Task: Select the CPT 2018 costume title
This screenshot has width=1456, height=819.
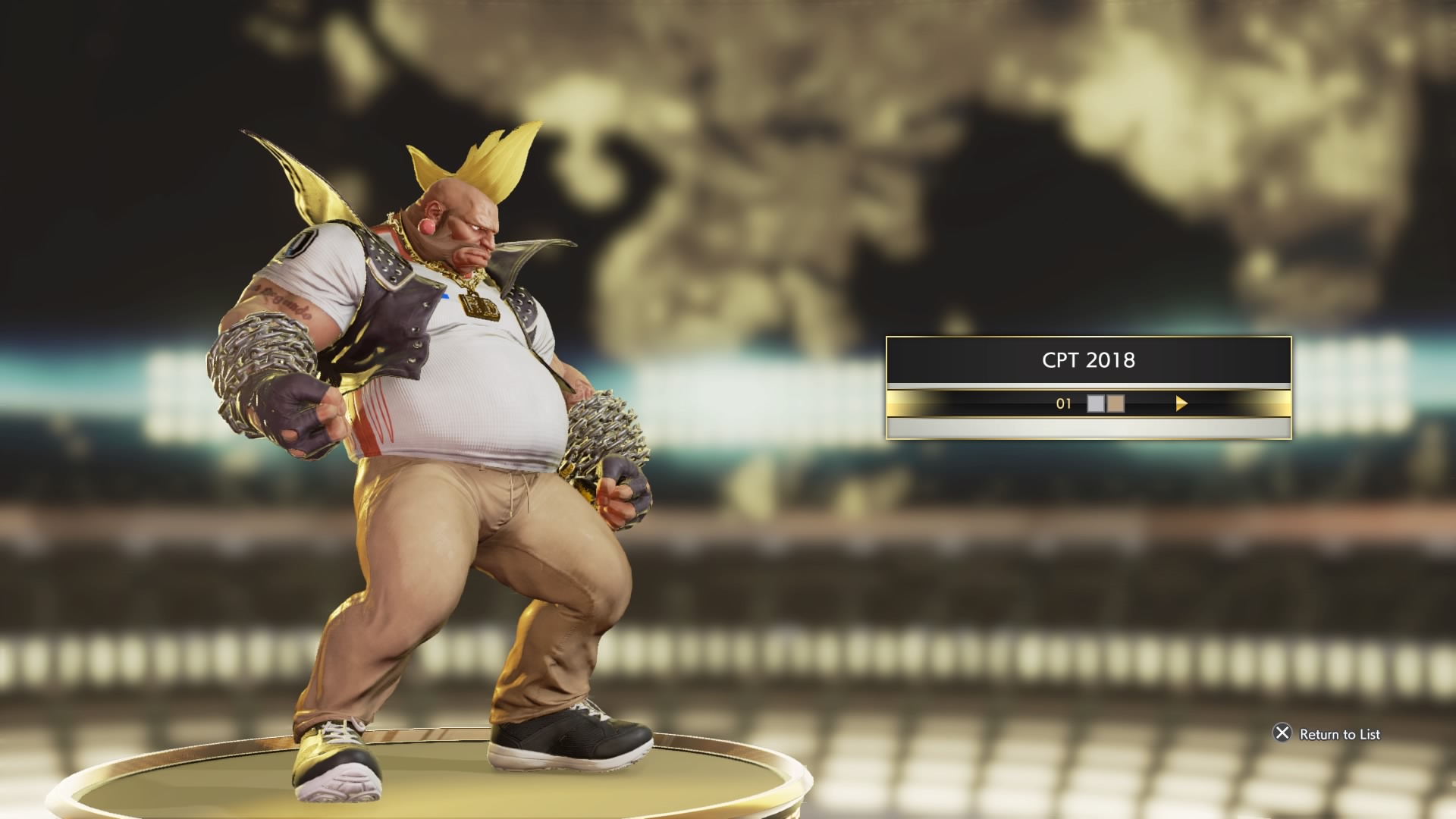Action: coord(1088,360)
